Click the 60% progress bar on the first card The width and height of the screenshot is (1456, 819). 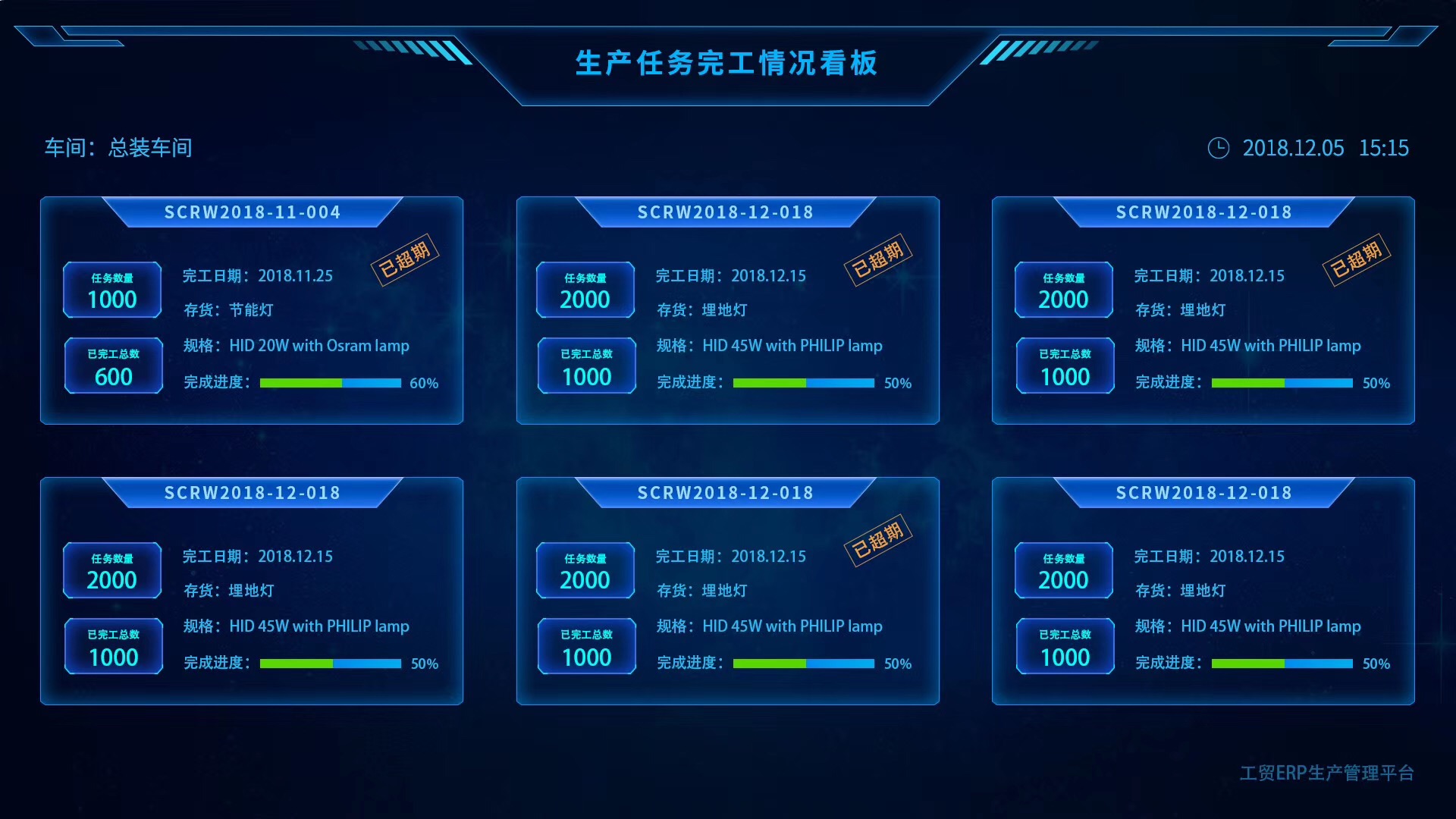pos(330,383)
